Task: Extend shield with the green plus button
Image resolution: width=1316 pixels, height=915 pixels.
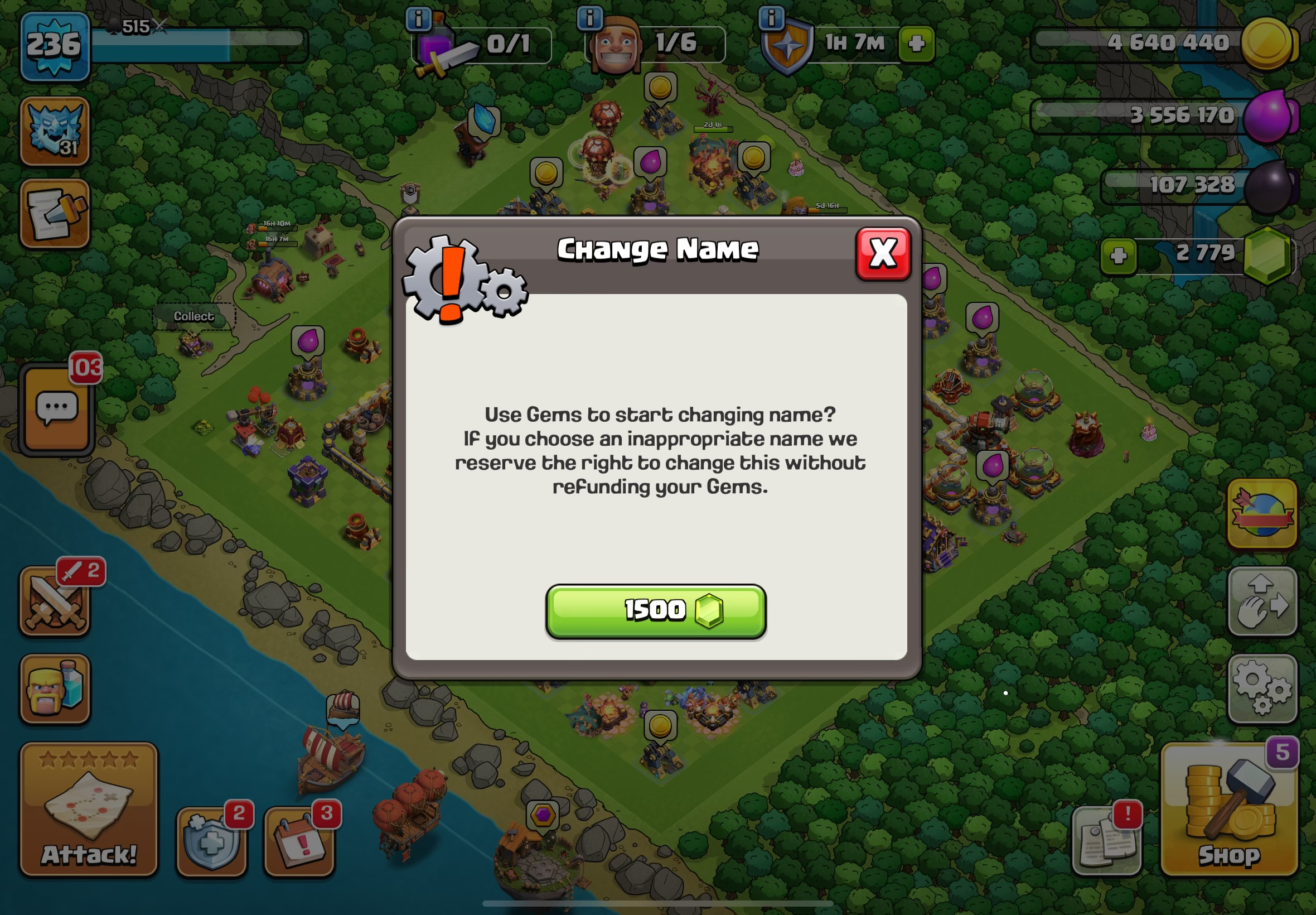Action: click(916, 44)
